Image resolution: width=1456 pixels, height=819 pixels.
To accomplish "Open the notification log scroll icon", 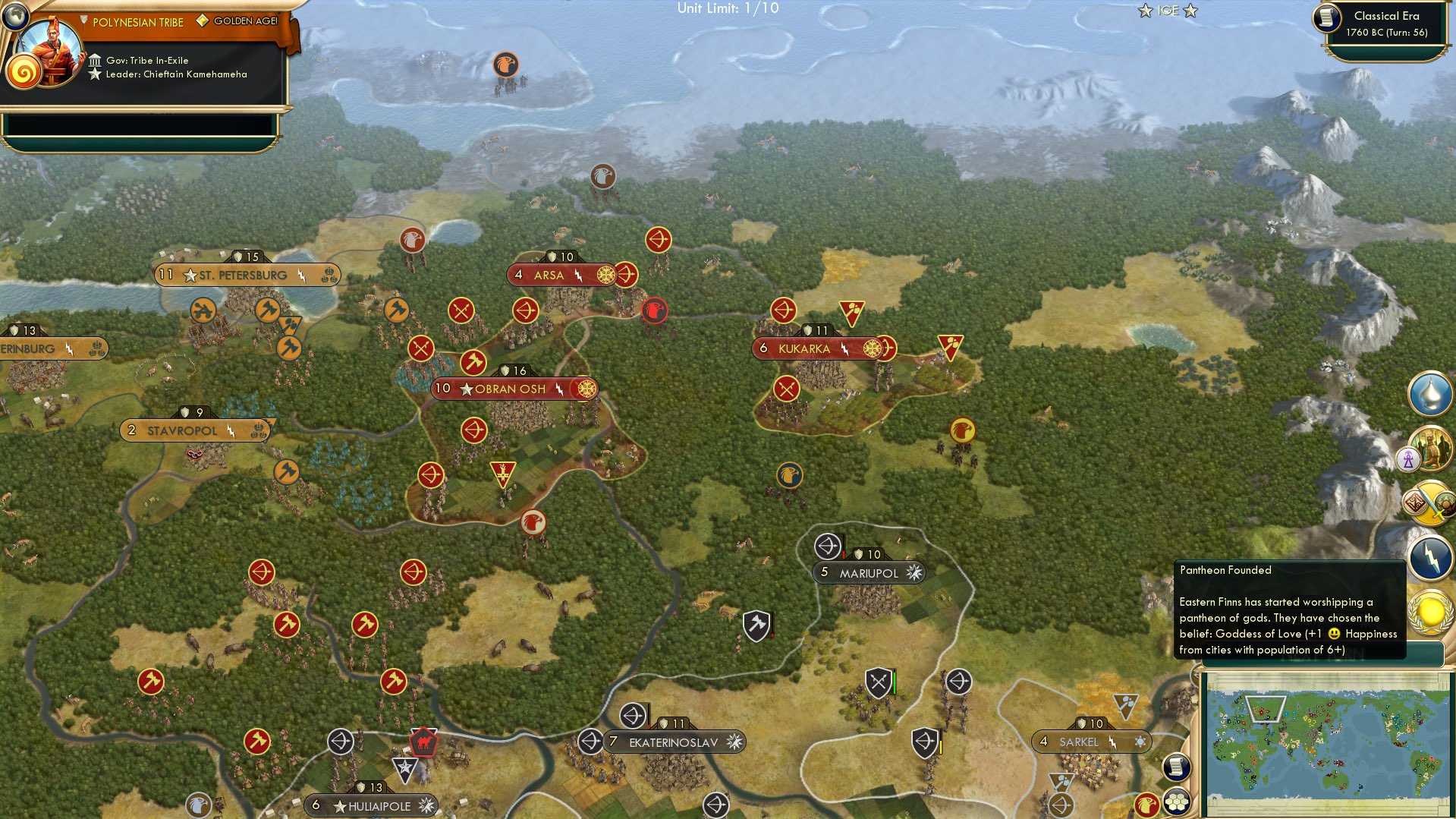I will click(x=1175, y=767).
